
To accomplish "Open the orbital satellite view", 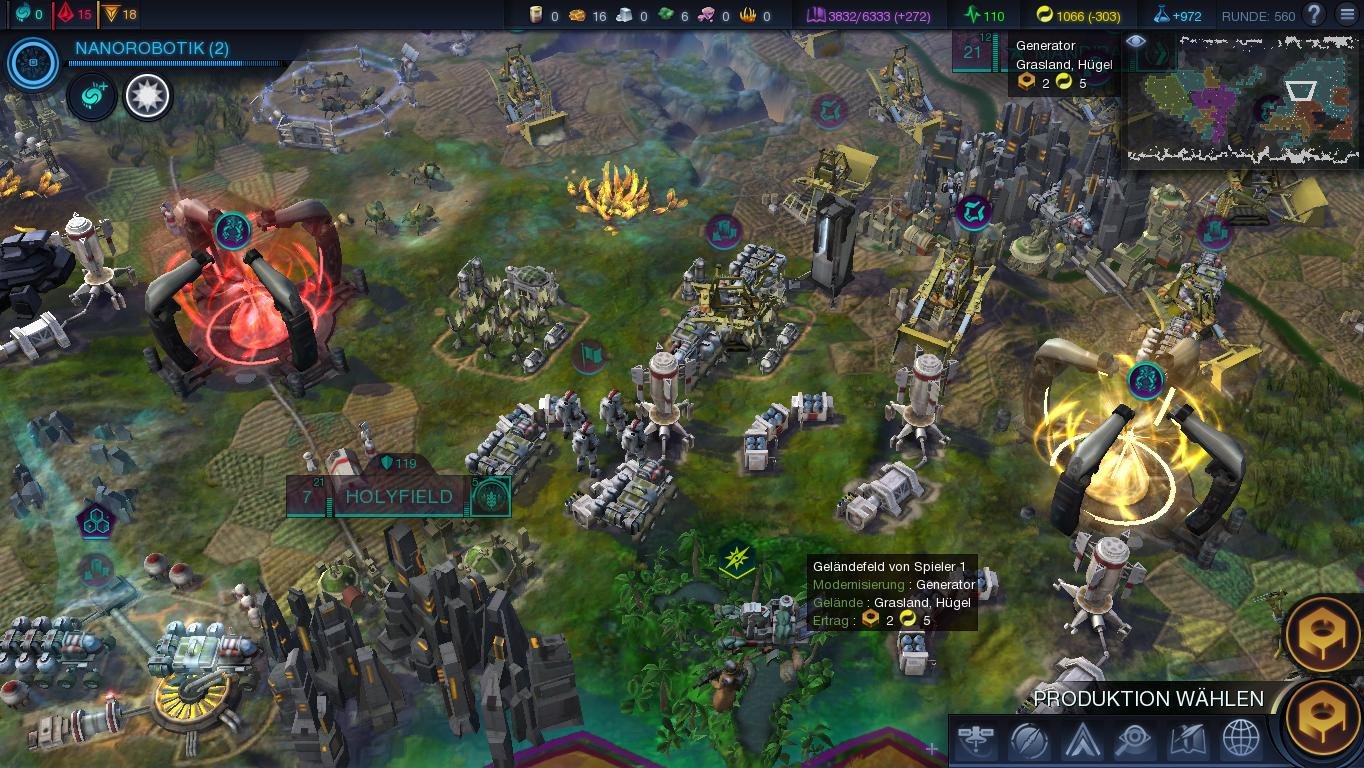I will 976,741.
